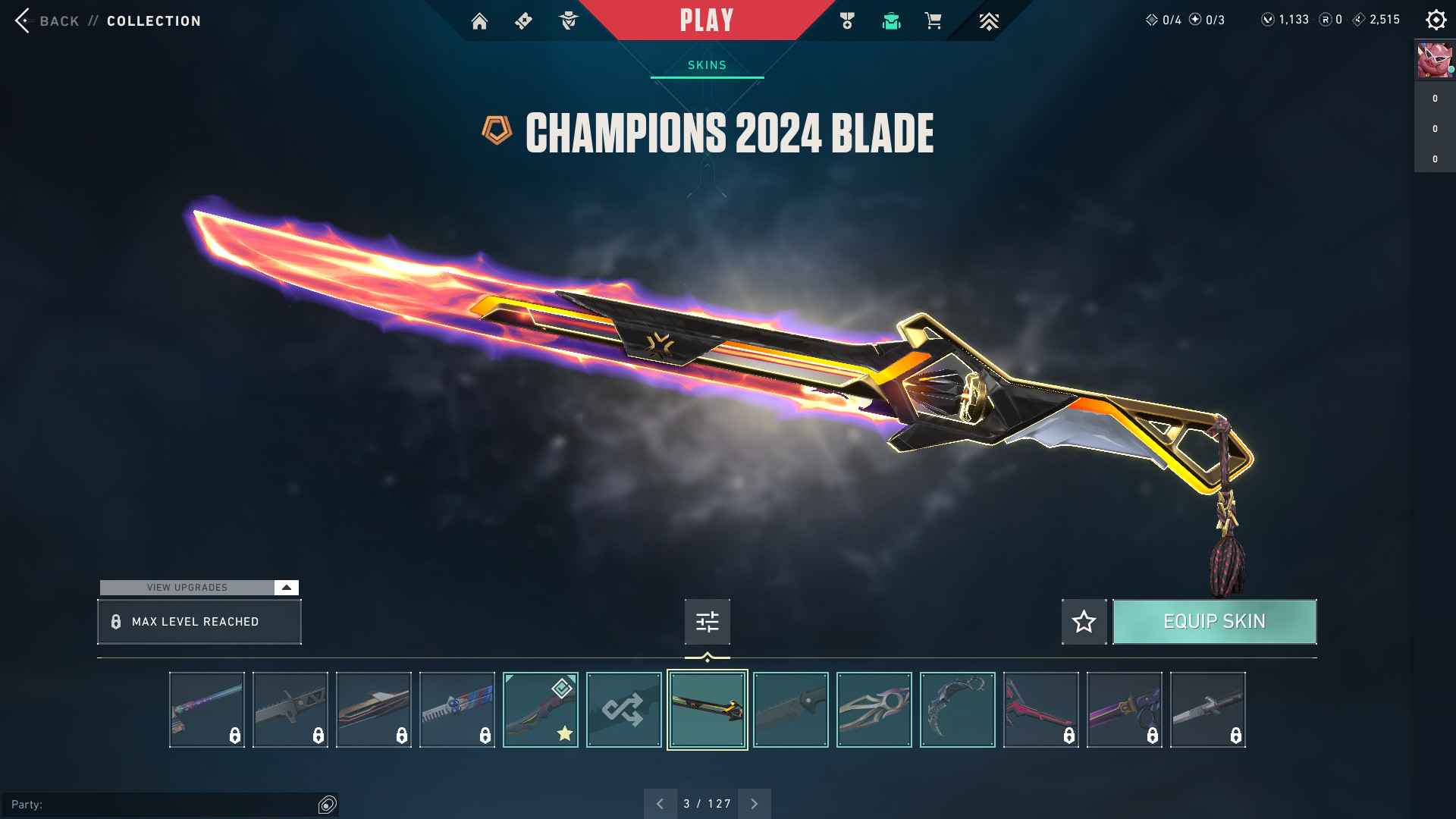Image resolution: width=1456 pixels, height=819 pixels.
Task: Equip the Champions 2024 Blade skin
Action: click(x=1214, y=622)
